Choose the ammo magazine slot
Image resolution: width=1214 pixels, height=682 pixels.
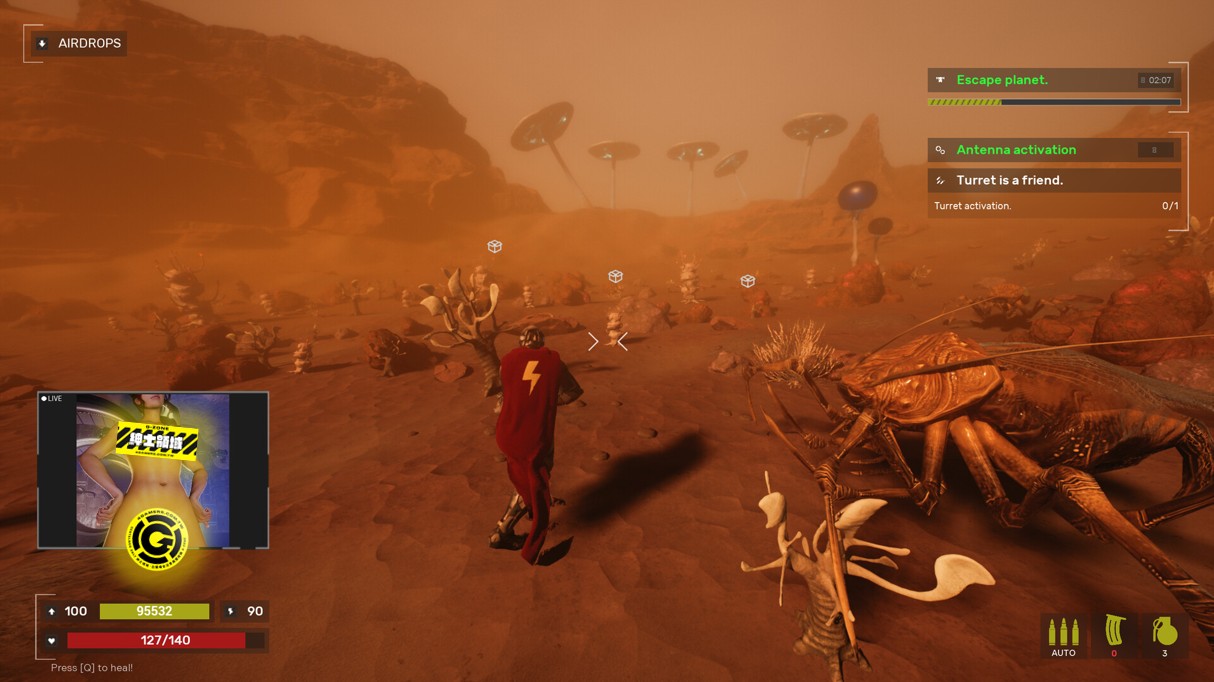[1114, 636]
